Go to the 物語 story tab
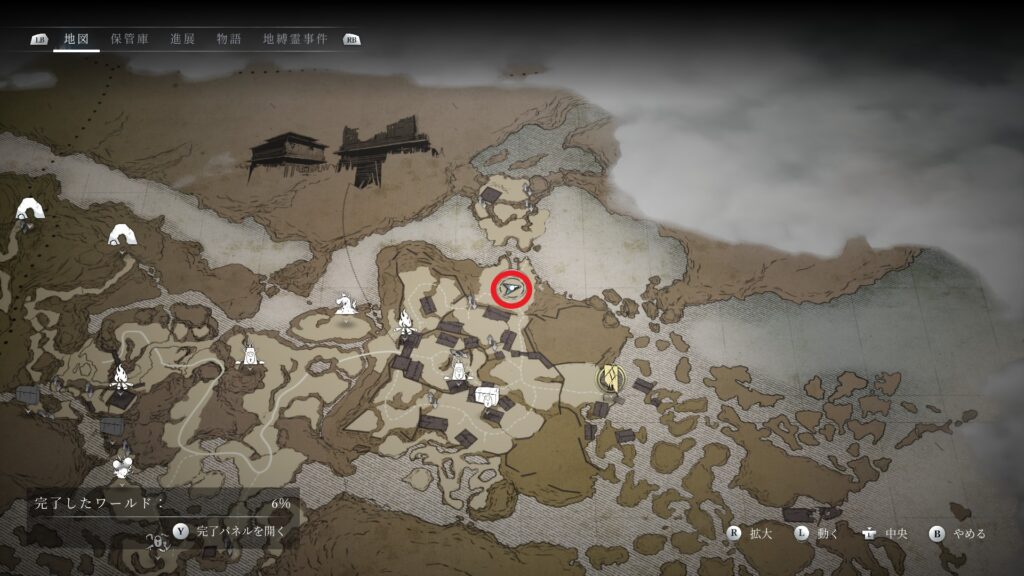1024x576 pixels. tap(229, 39)
